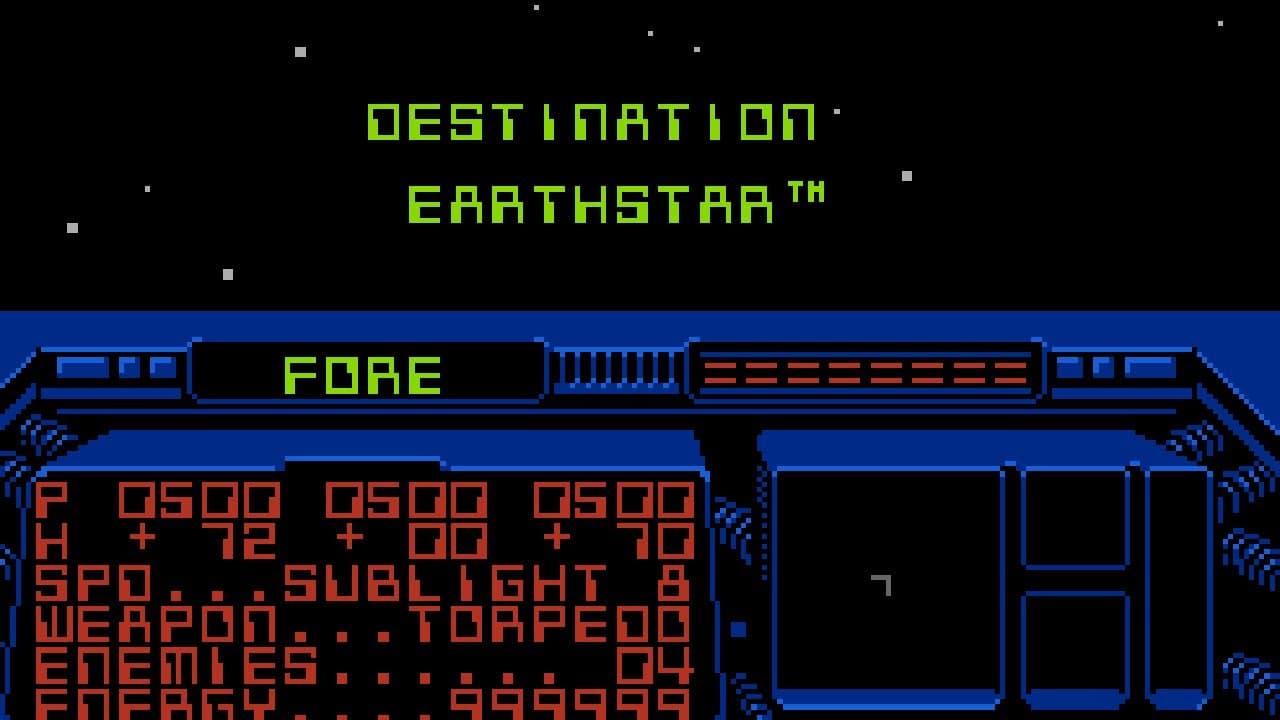Select the DESTINATION EARTHSTAR title text
The height and width of the screenshot is (720, 1280).
click(x=598, y=160)
